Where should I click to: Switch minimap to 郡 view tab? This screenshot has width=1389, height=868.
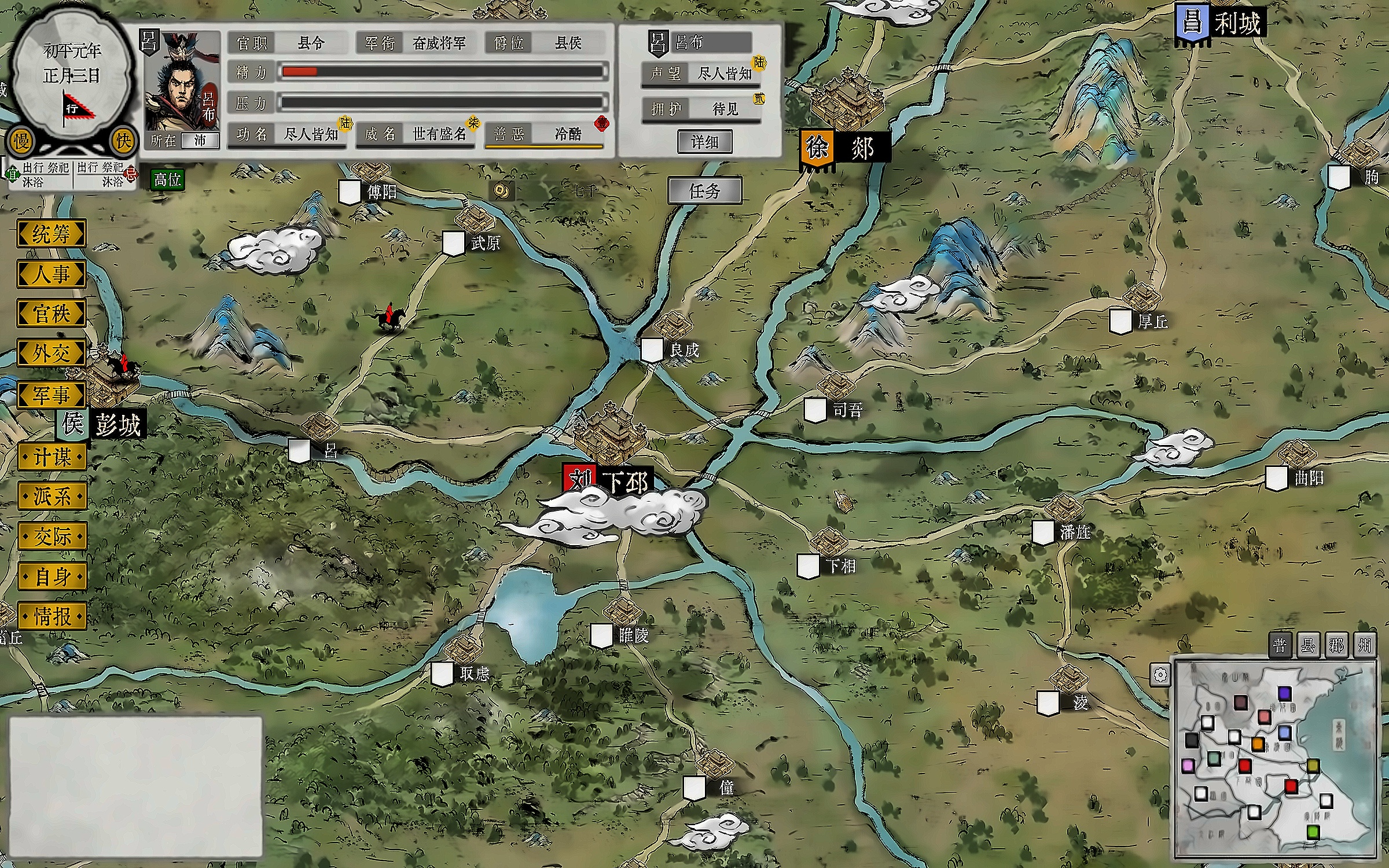[1336, 645]
